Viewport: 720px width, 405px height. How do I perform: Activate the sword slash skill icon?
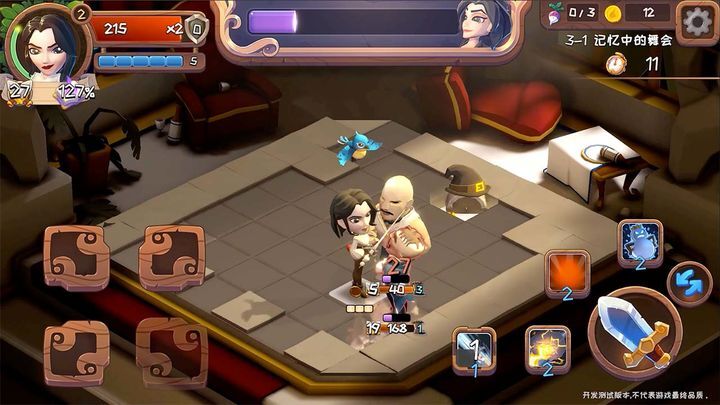click(x=474, y=350)
